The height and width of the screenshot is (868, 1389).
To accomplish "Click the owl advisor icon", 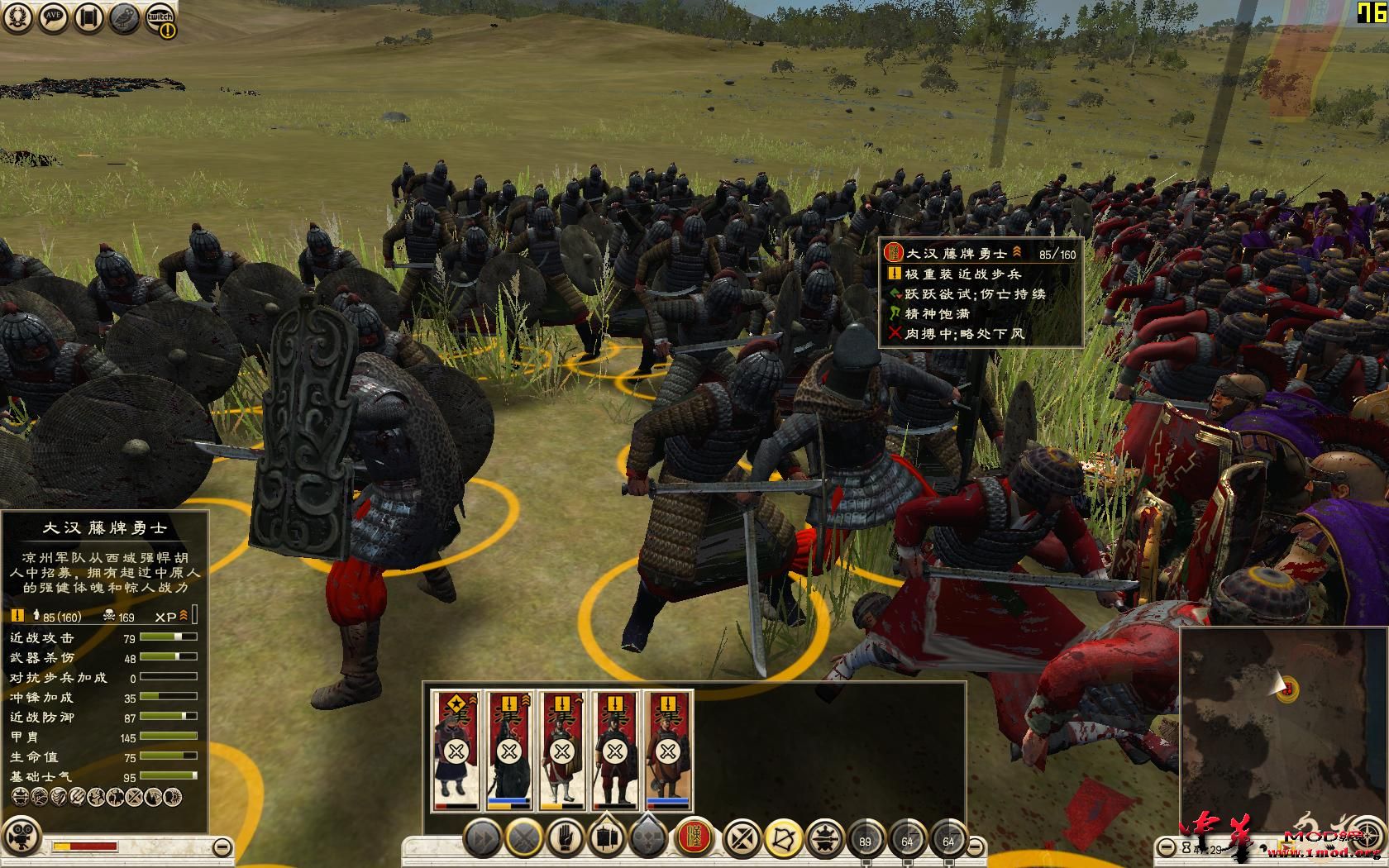I will click(124, 19).
